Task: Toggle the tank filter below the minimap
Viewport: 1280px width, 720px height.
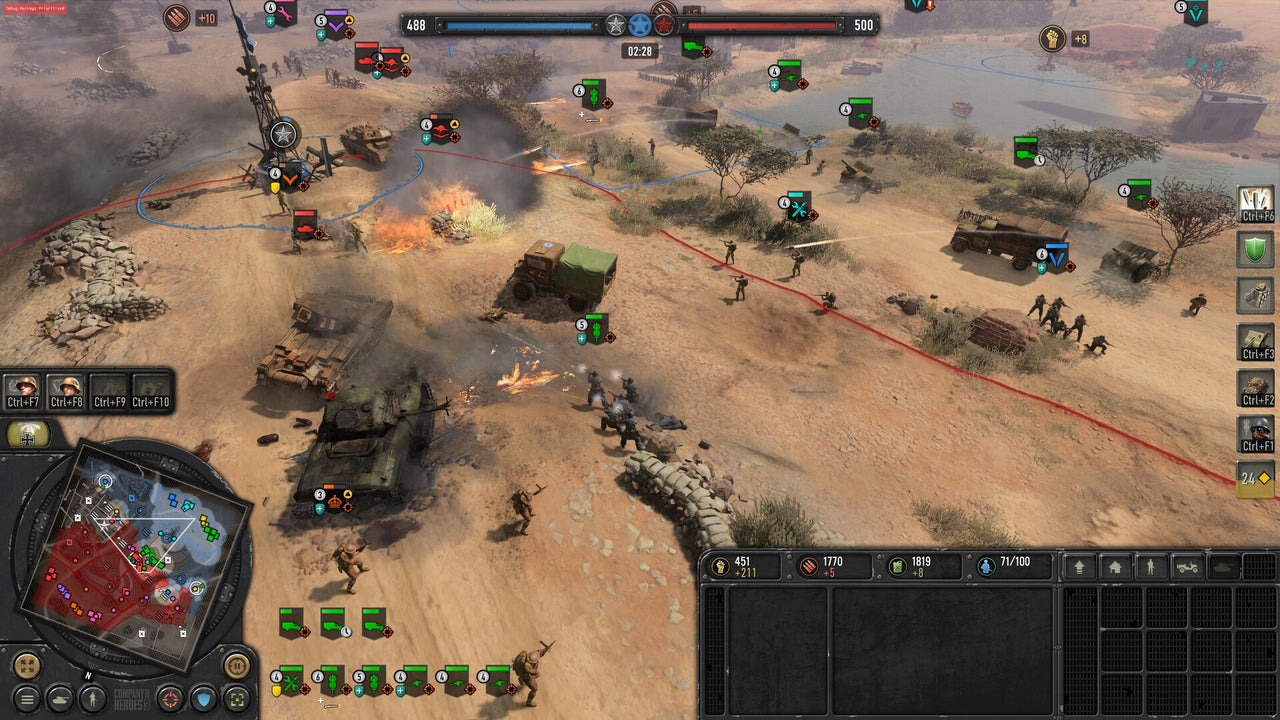Action: pos(59,699)
